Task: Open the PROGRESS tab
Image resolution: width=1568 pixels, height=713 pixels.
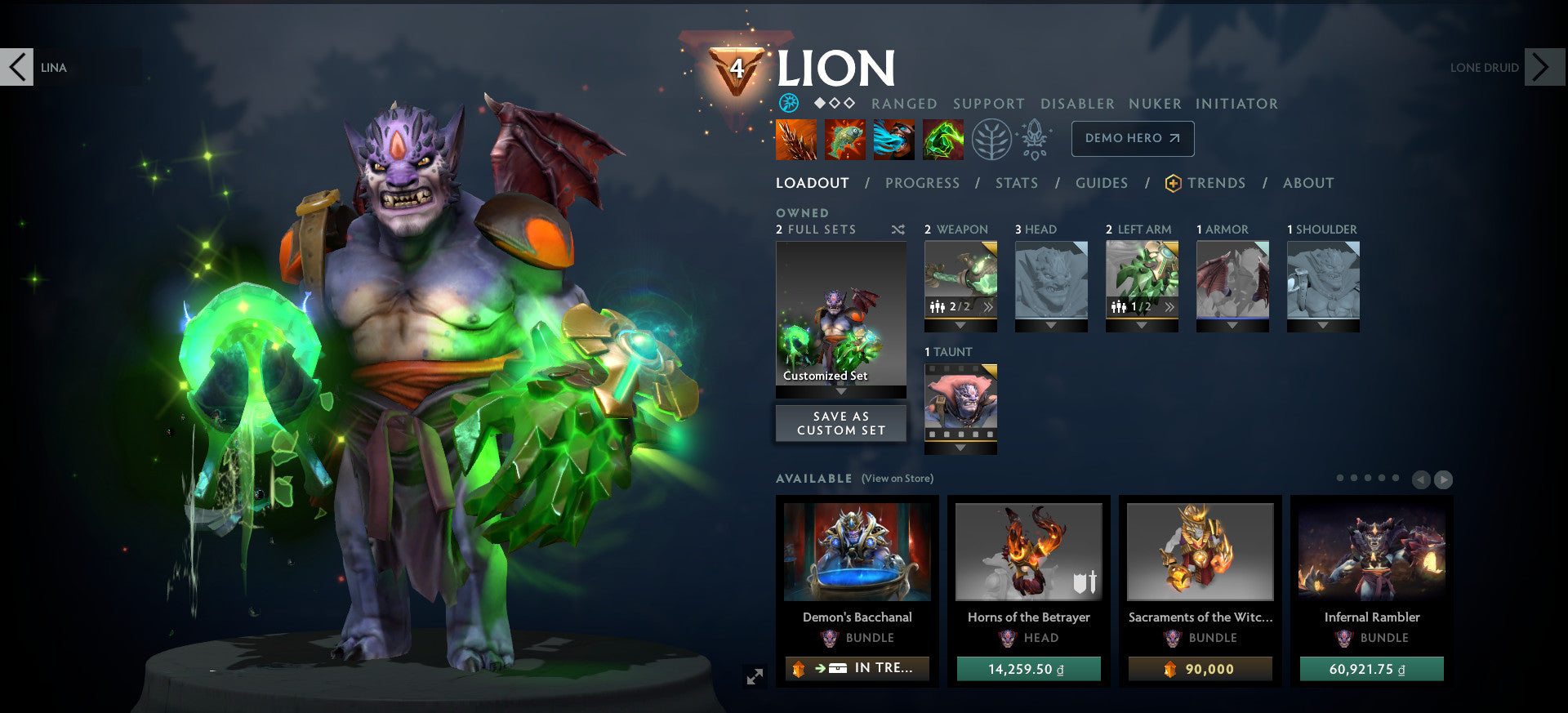Action: [922, 183]
